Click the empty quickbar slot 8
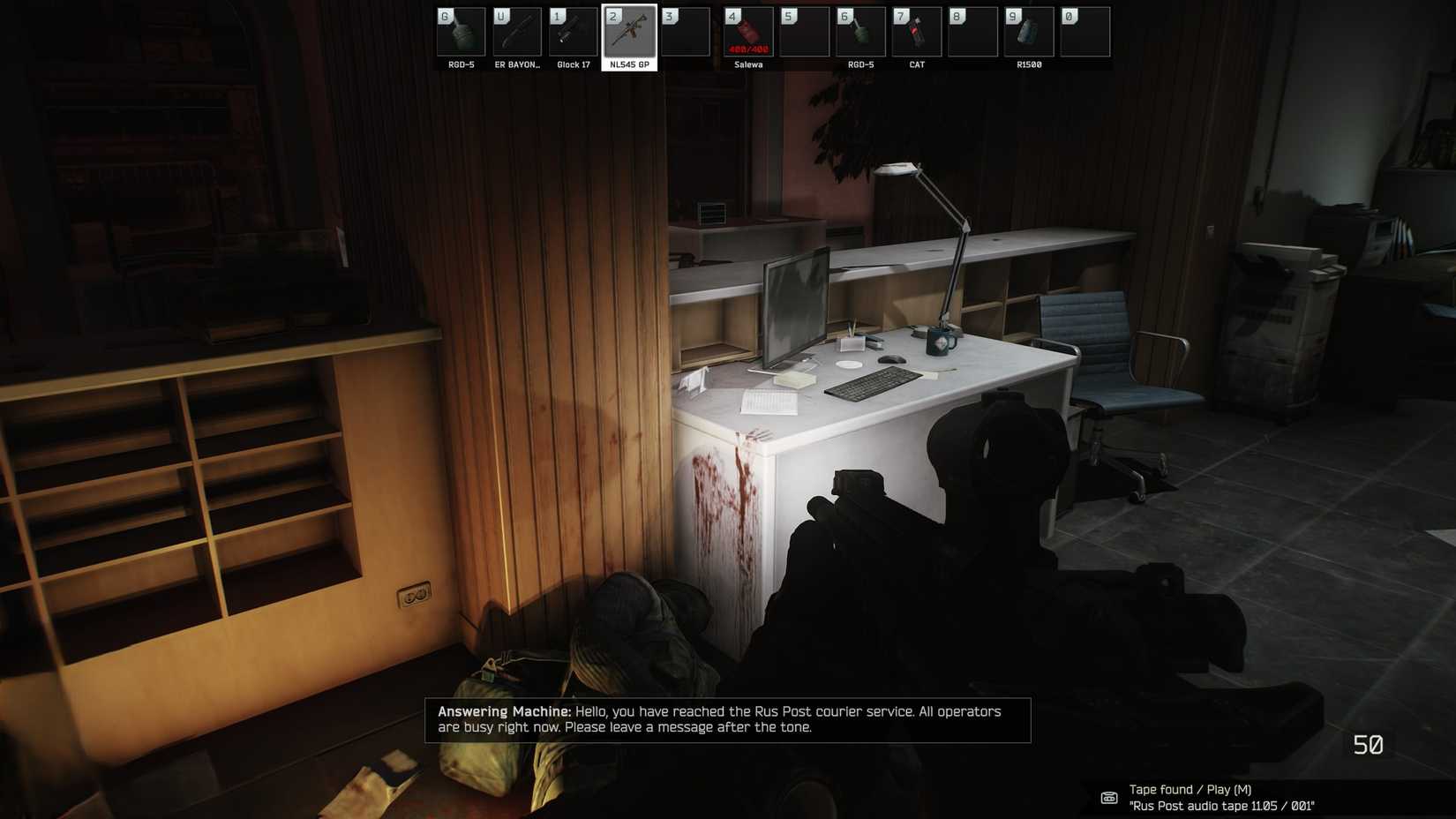 coord(972,31)
